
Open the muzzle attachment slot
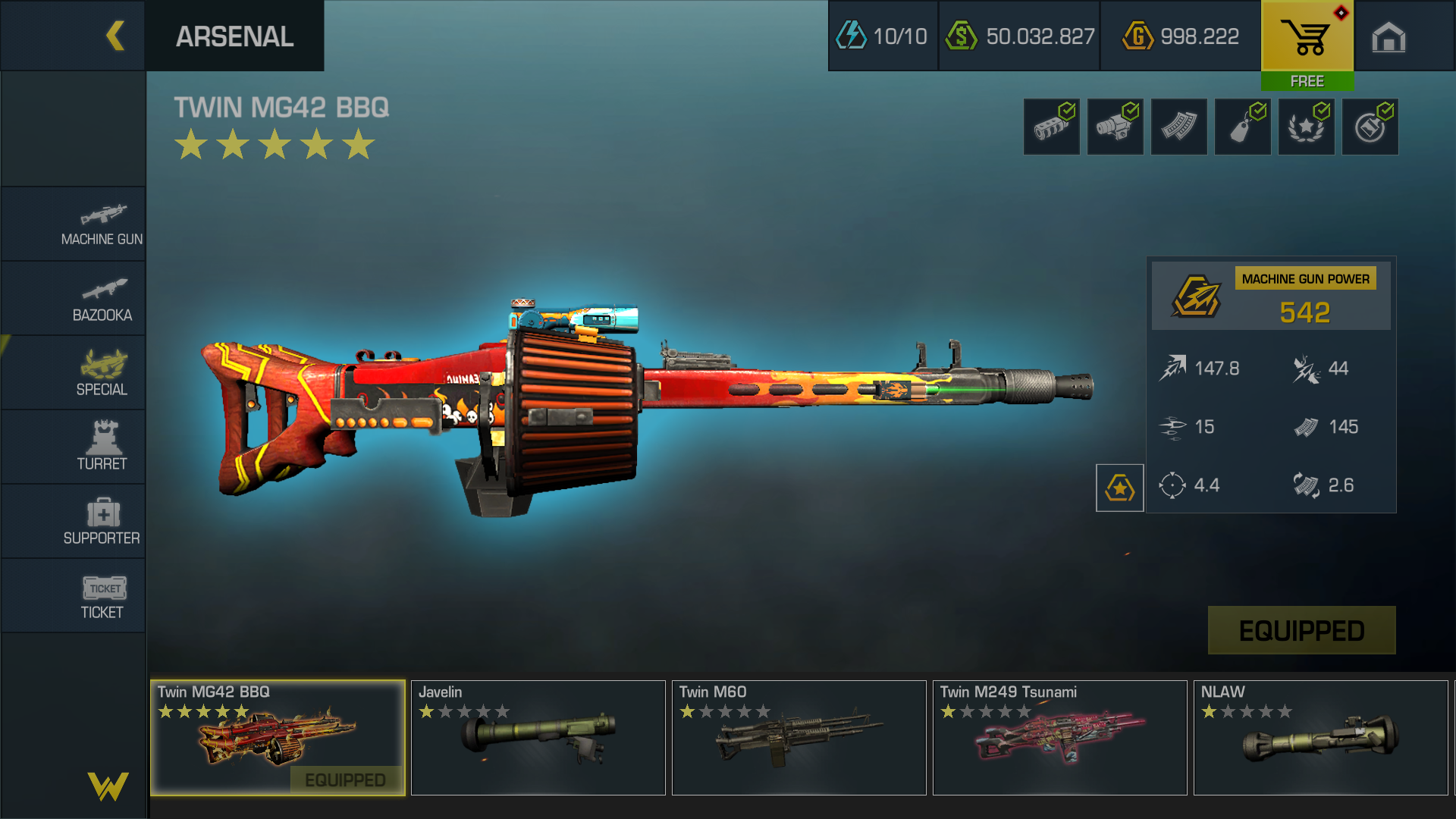pos(1051,127)
